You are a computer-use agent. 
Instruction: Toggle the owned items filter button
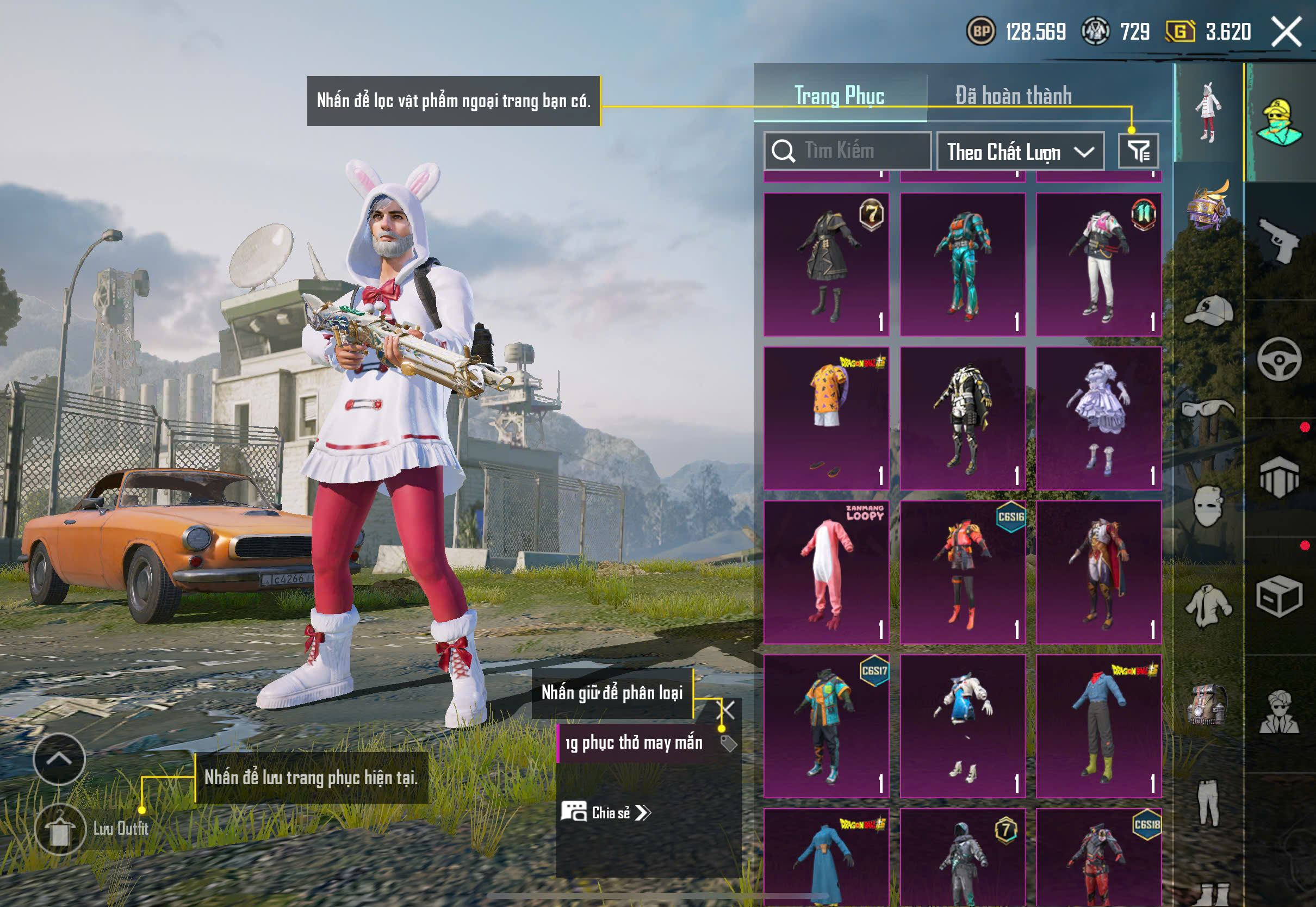click(1138, 152)
